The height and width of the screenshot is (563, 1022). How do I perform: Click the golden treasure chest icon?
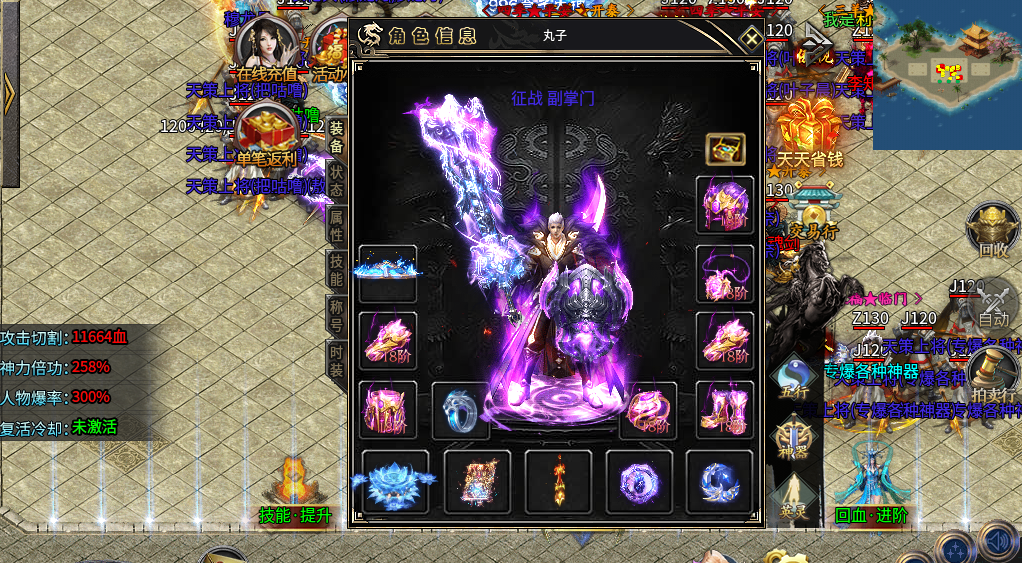point(725,149)
